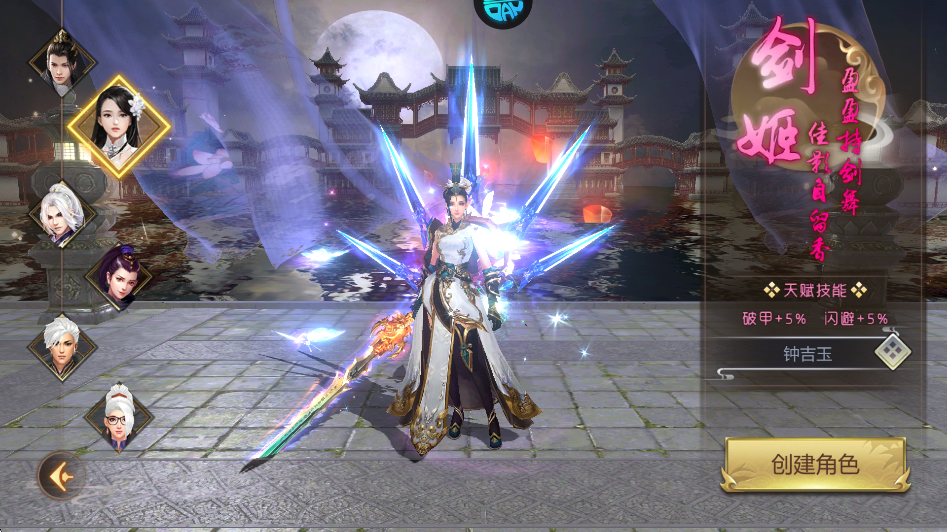Choose the short white-haired male portrait

(x=61, y=346)
